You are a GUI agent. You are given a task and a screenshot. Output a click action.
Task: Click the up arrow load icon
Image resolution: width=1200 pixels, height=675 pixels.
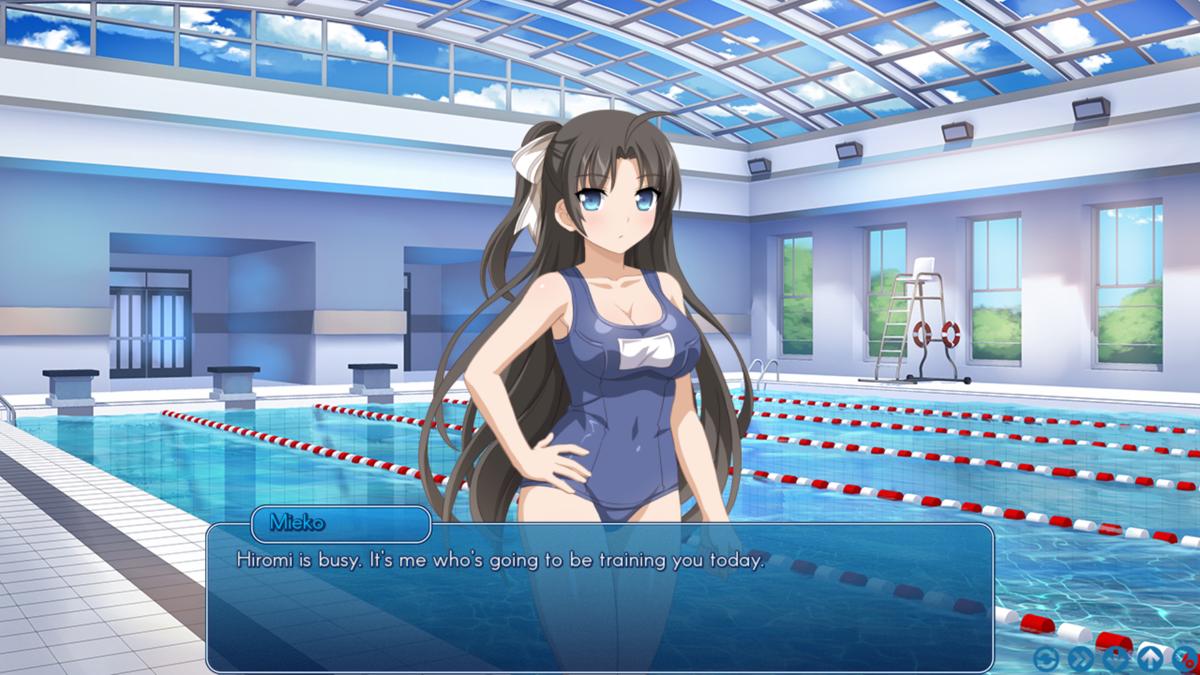click(1150, 658)
